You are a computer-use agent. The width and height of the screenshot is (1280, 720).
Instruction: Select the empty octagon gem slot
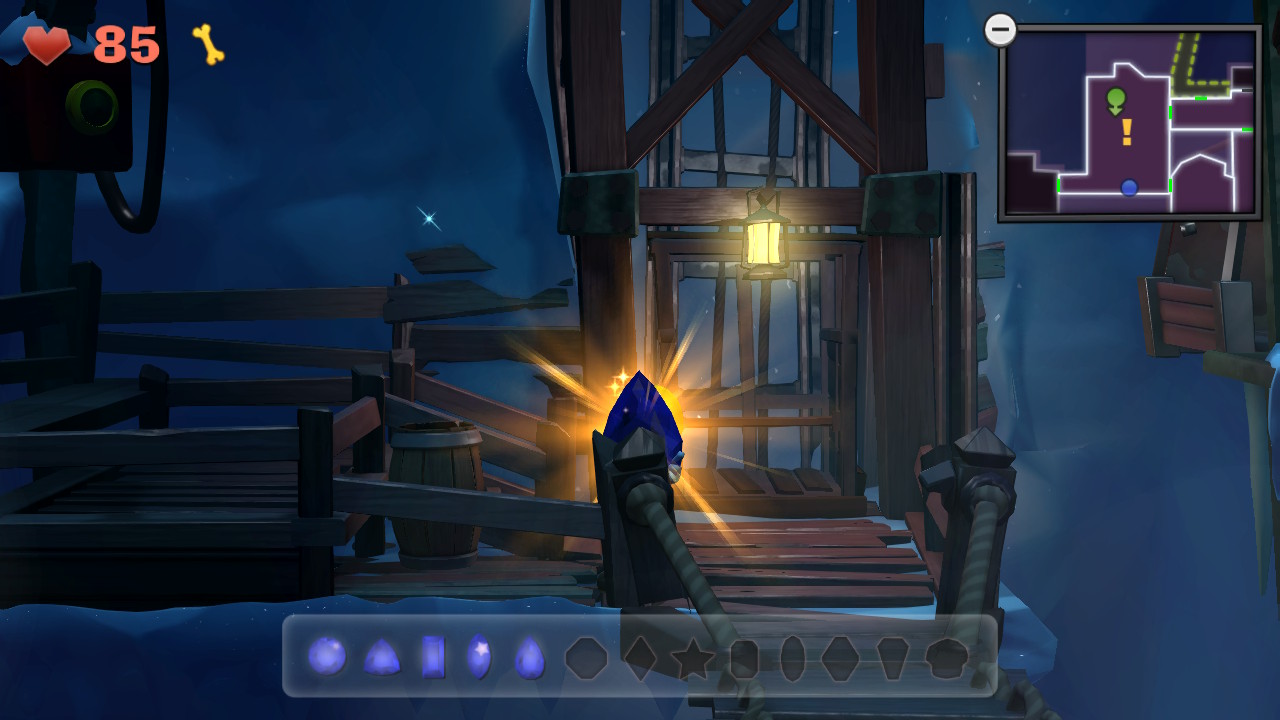(586, 658)
